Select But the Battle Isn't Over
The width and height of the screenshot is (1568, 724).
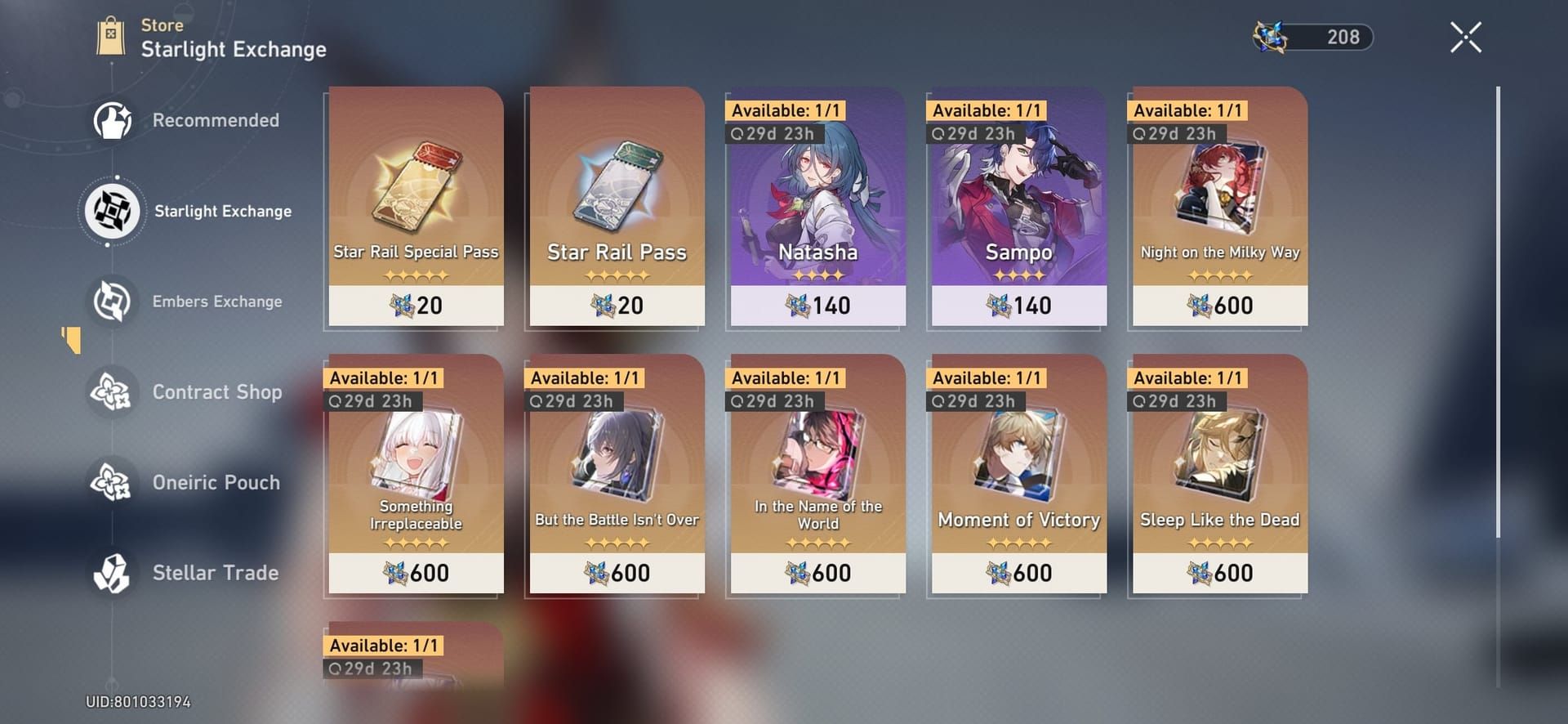point(616,474)
